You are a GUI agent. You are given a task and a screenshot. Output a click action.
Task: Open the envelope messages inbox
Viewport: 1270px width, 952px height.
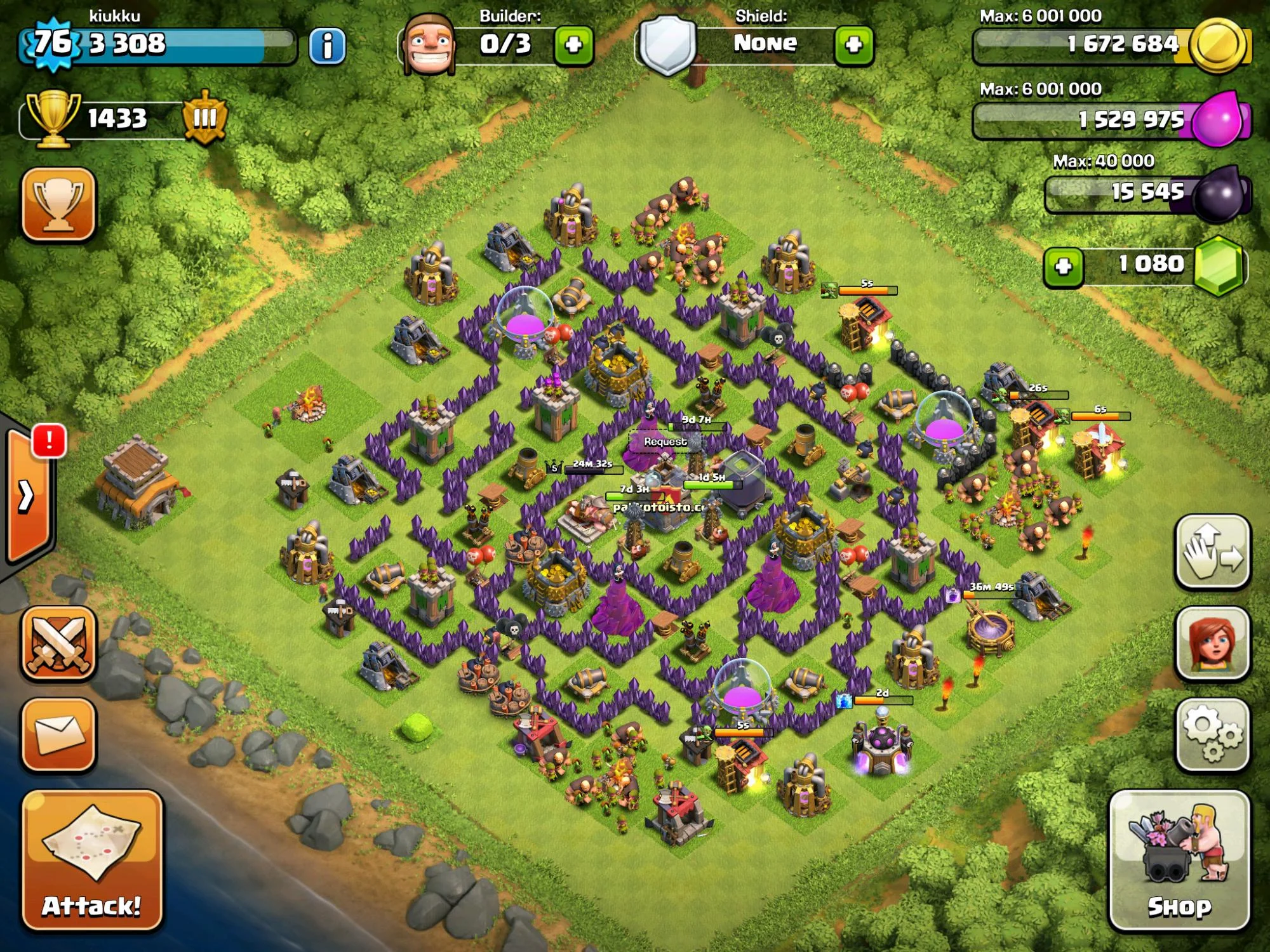tap(58, 734)
